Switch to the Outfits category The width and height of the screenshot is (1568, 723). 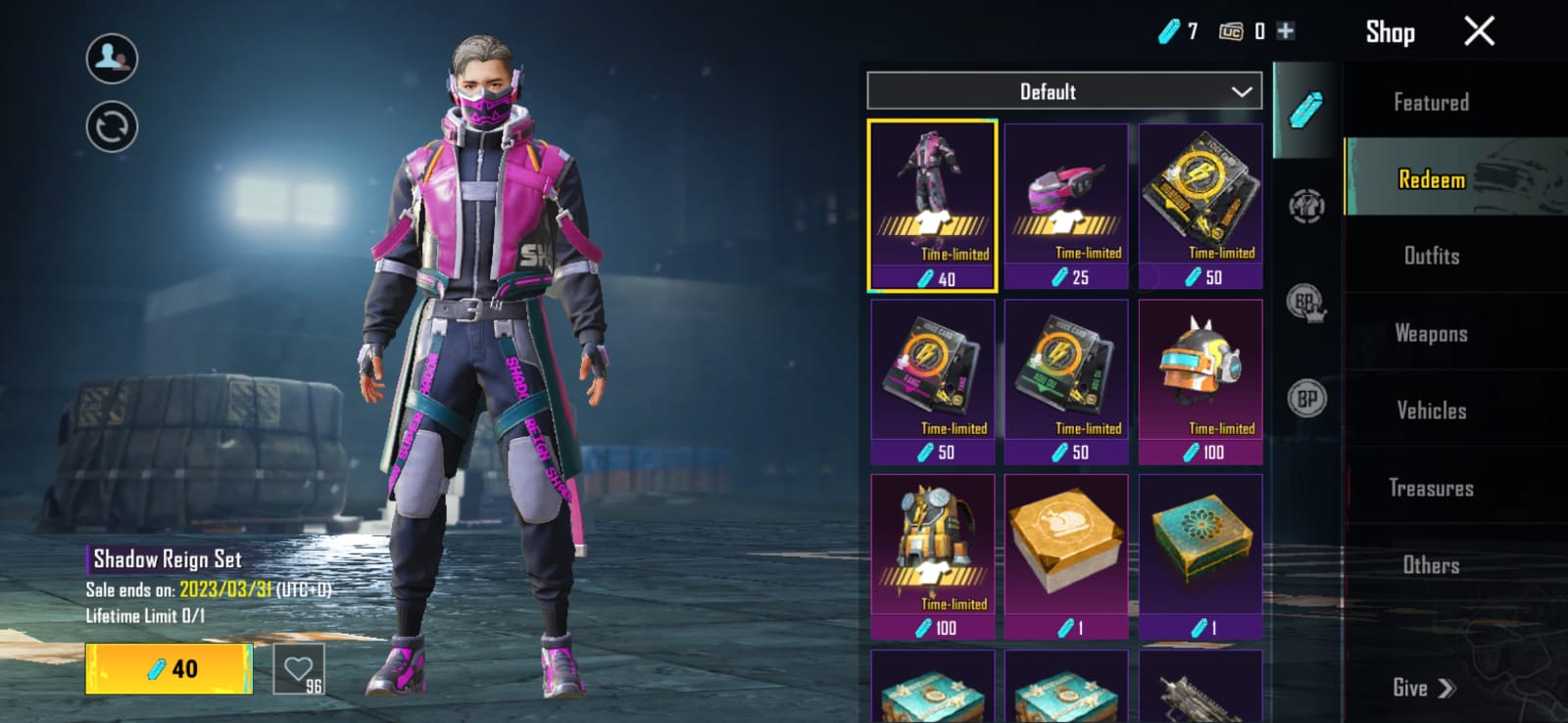click(x=1431, y=256)
